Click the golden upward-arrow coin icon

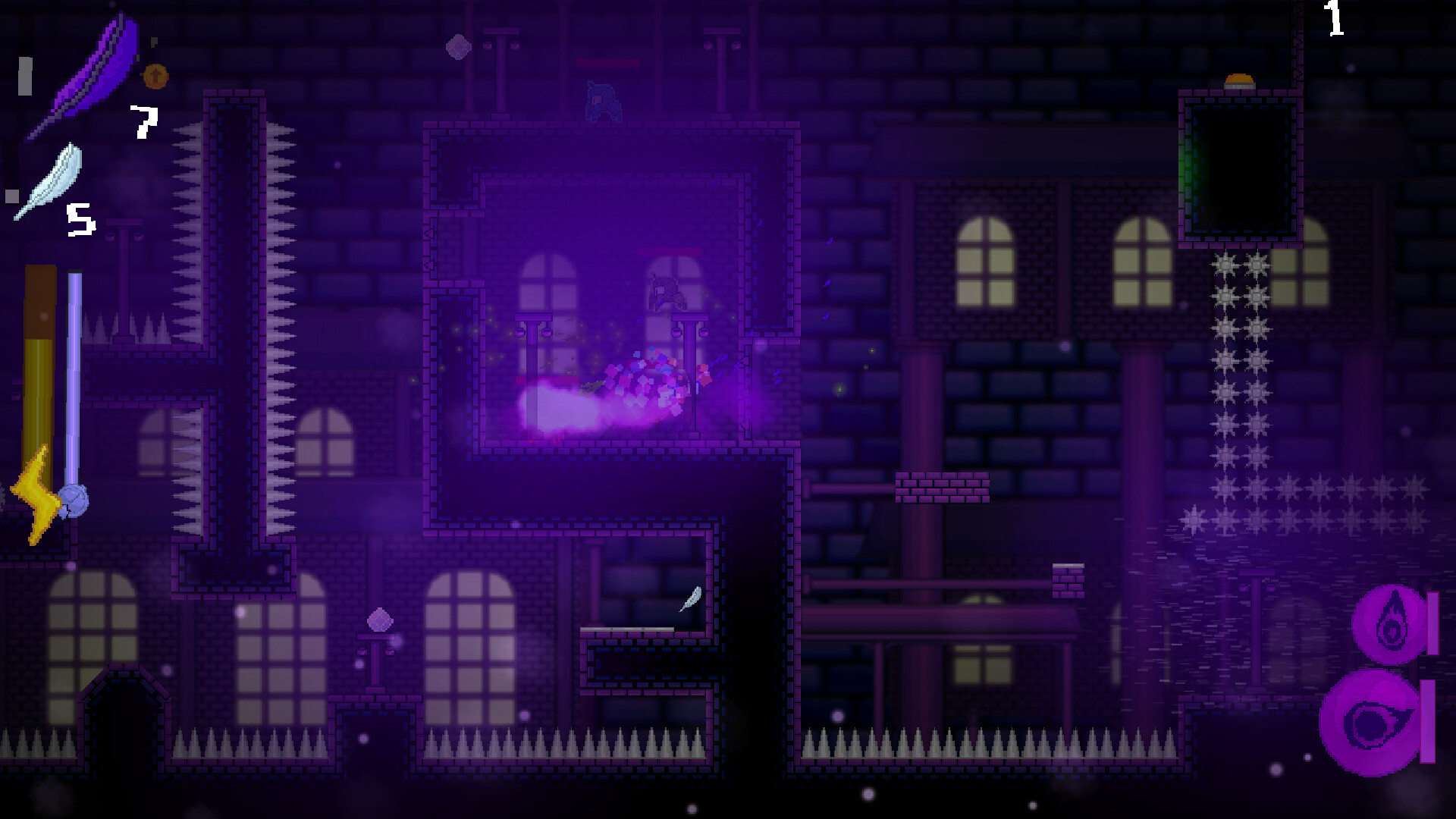[x=155, y=76]
